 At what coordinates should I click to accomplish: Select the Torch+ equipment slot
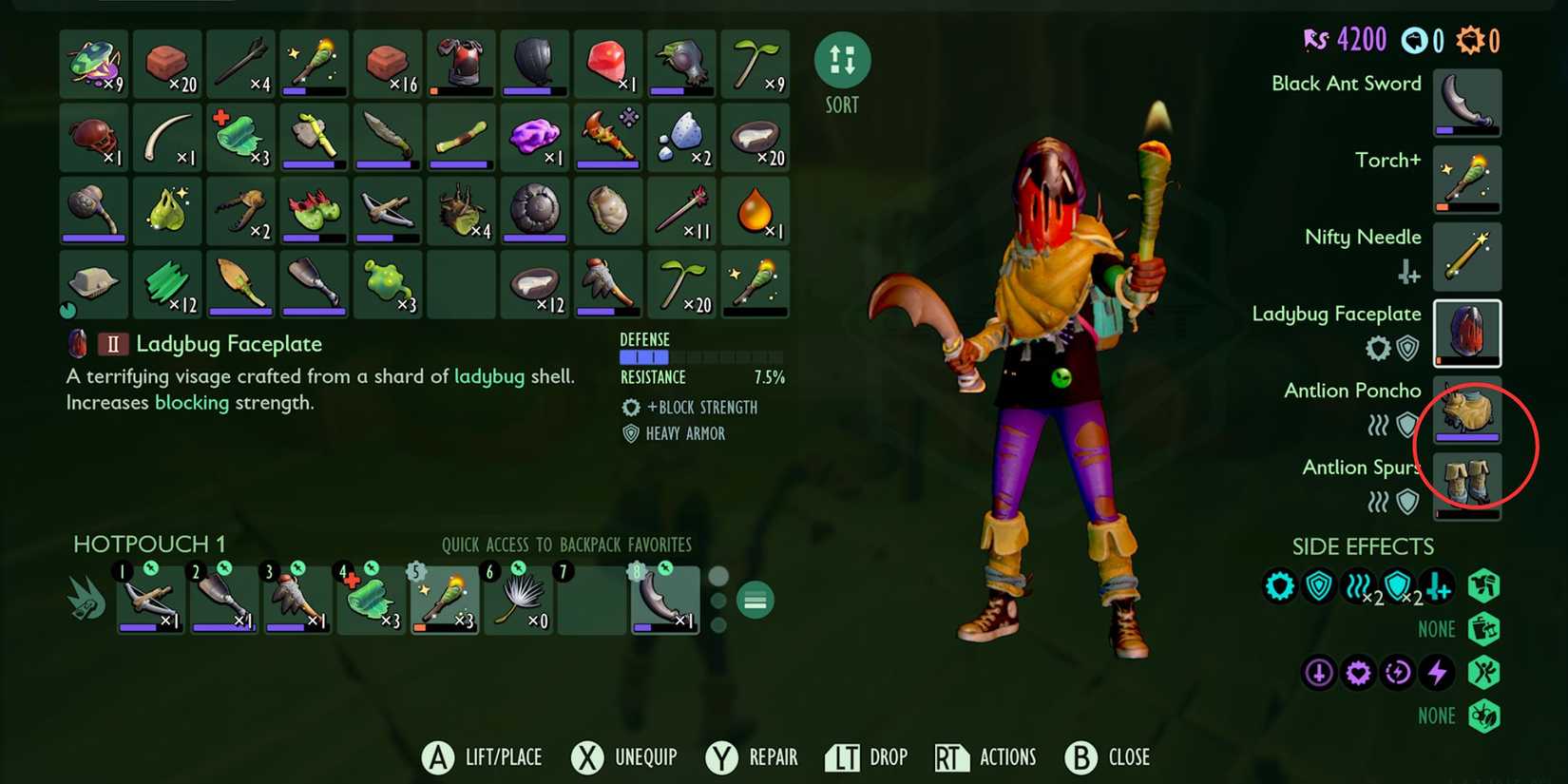coord(1467,180)
